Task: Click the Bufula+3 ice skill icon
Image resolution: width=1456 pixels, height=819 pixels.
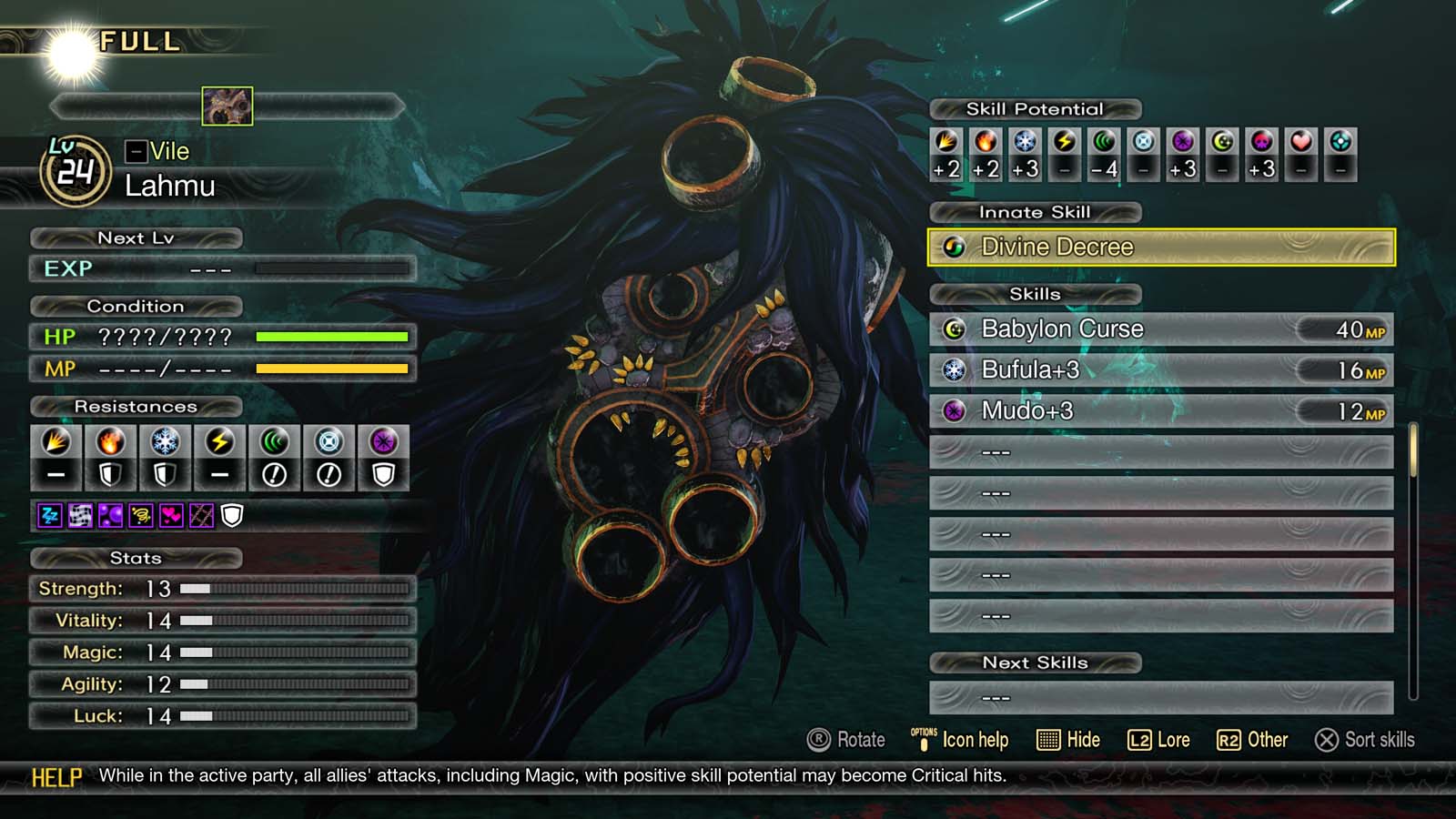Action: pos(955,370)
